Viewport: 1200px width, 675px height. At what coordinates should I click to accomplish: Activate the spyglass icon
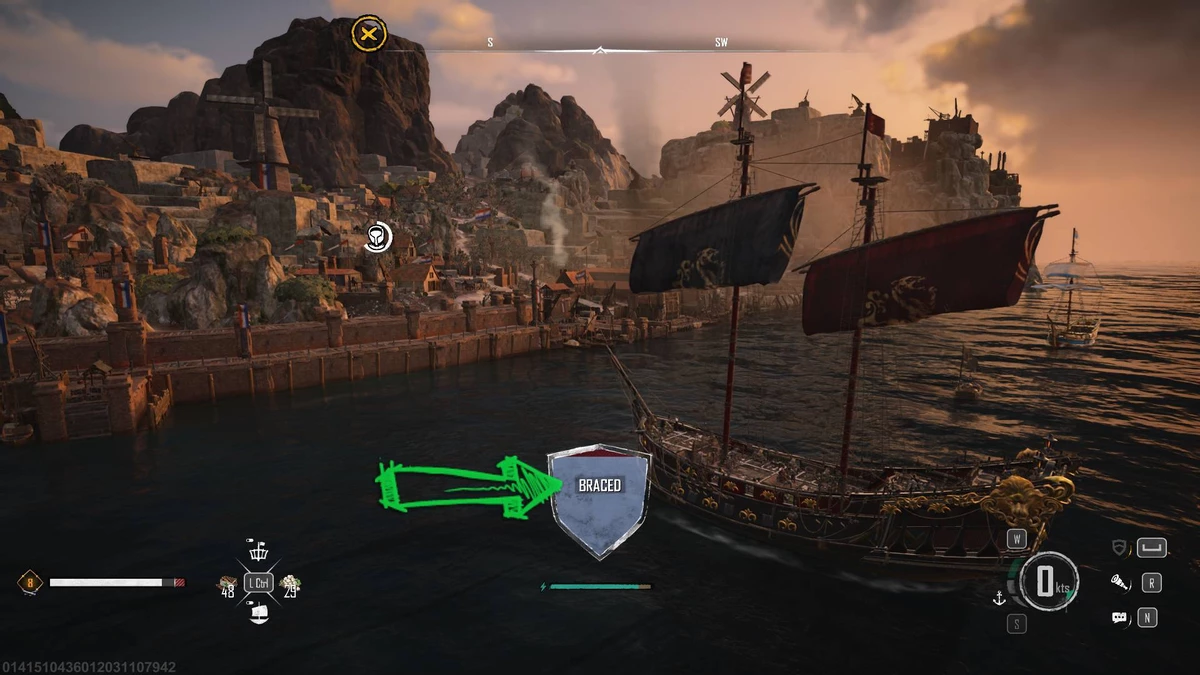click(1120, 582)
